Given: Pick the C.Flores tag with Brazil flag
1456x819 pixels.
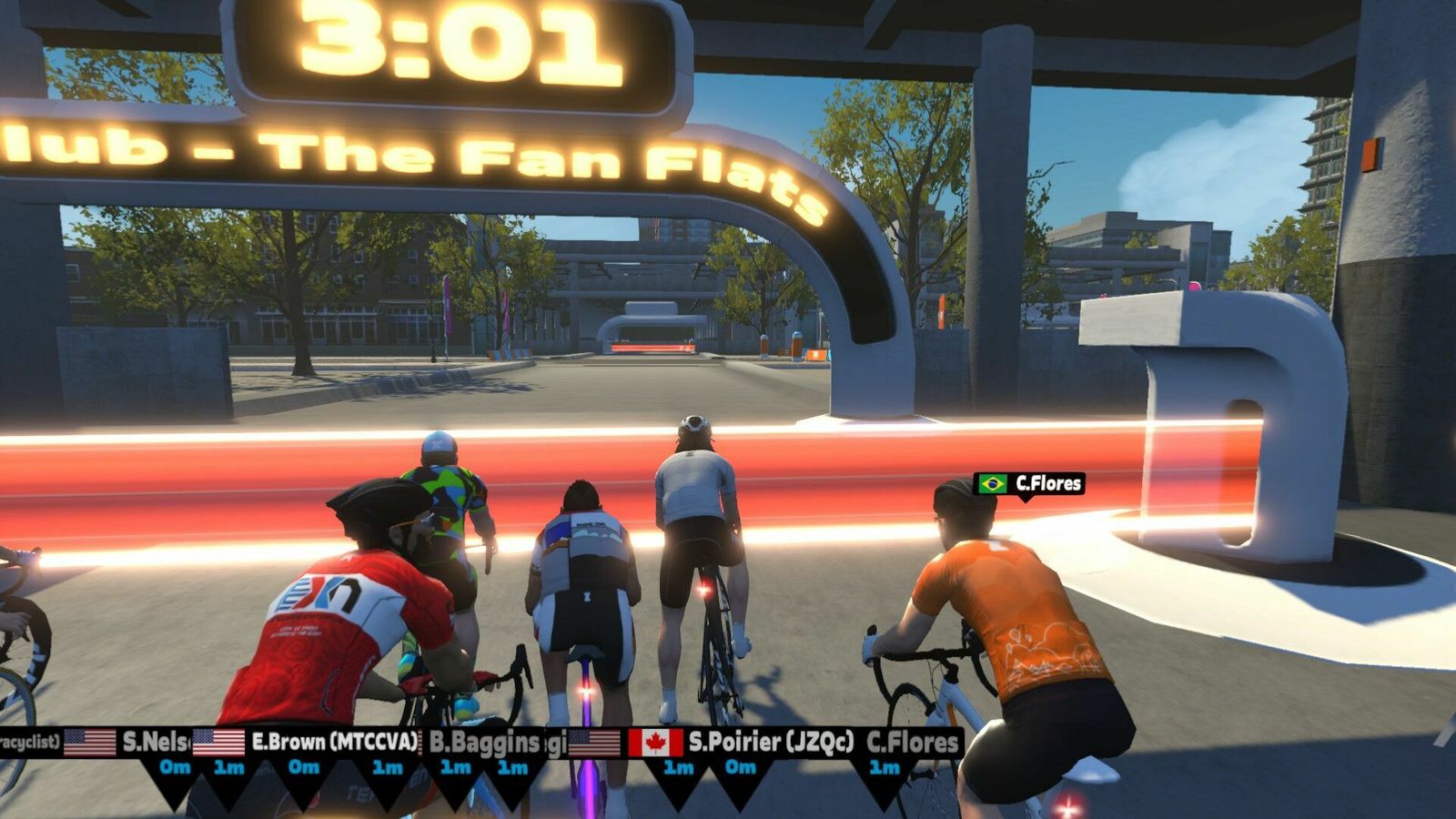Looking at the screenshot, I should [1029, 483].
